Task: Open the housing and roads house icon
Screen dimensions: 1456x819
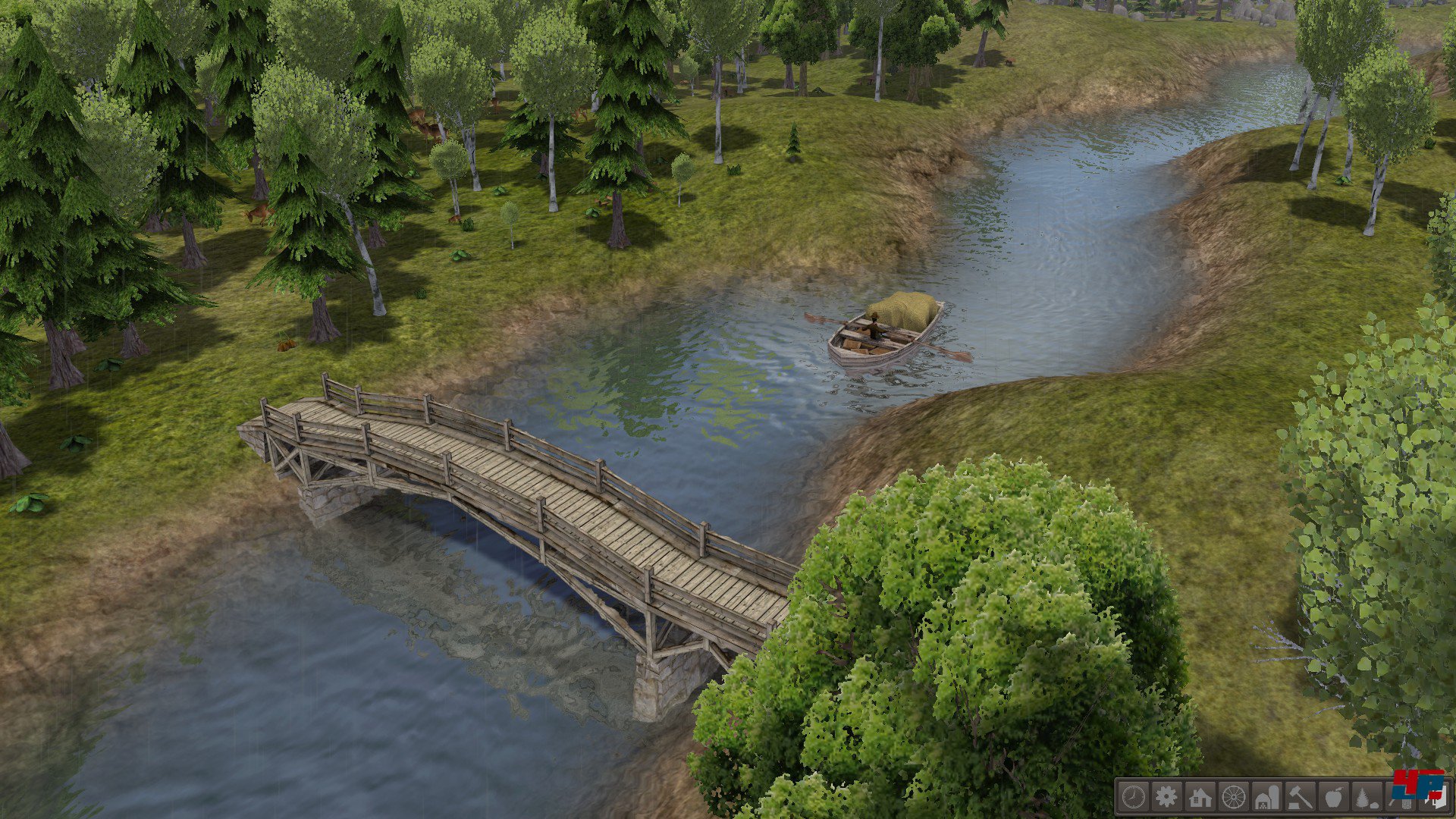Action: (1200, 796)
